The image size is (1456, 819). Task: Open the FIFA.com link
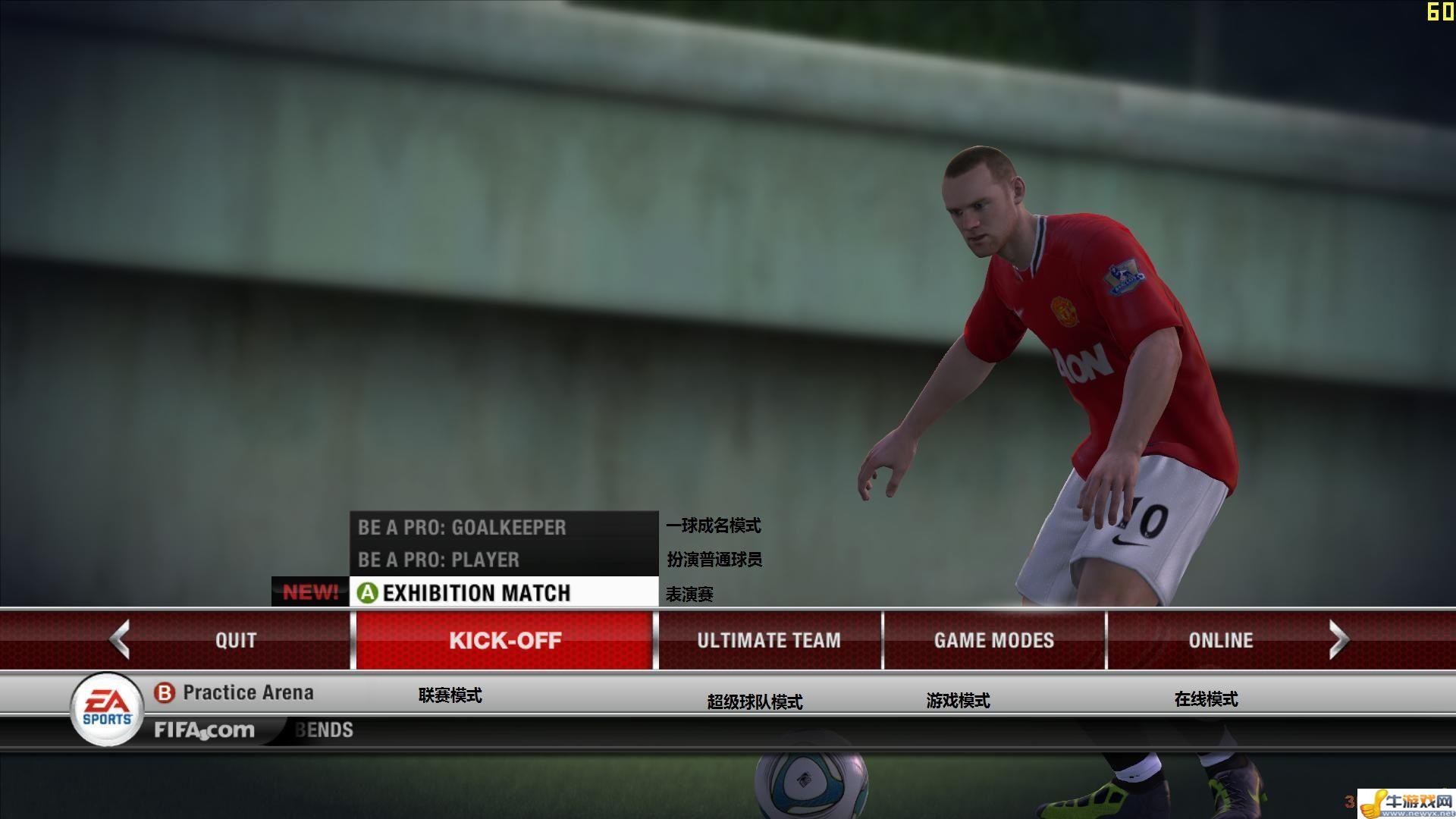204,730
